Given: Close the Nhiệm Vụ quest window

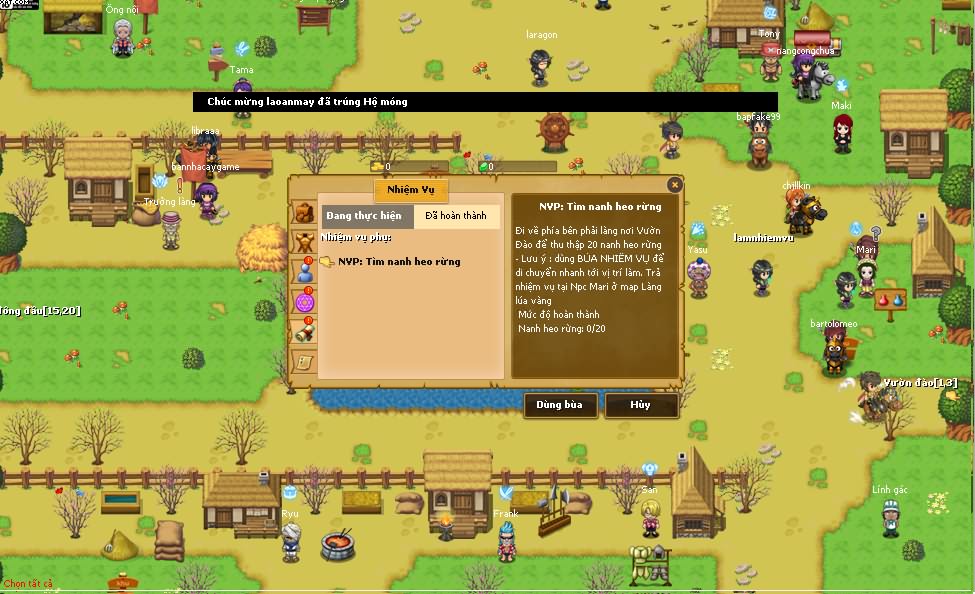Looking at the screenshot, I should coord(675,185).
